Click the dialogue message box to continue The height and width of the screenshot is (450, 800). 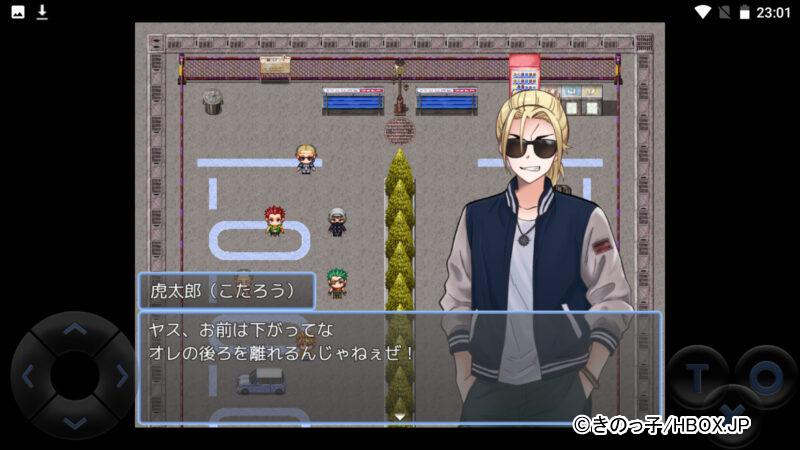click(300, 366)
